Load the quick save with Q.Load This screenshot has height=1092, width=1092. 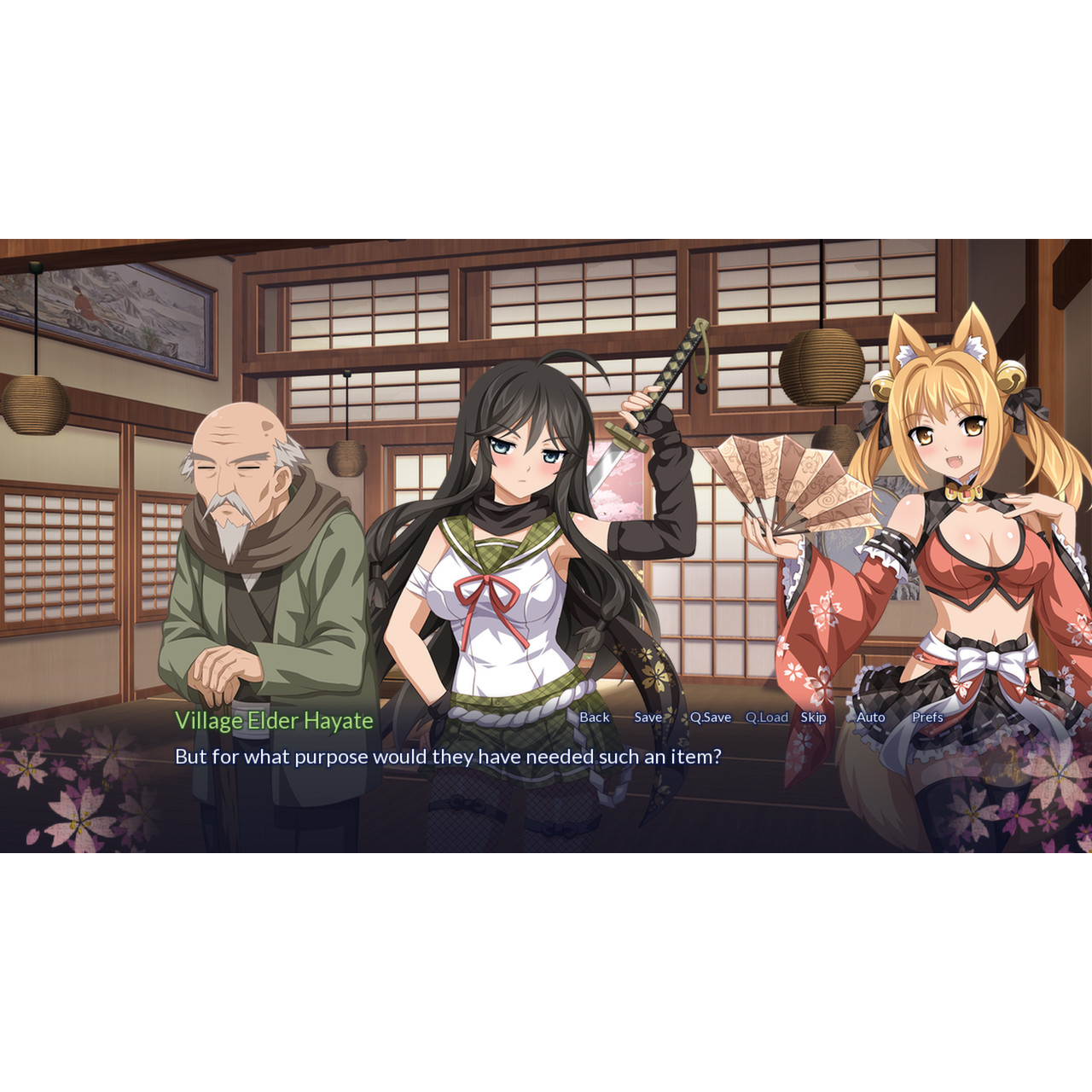[766, 717]
